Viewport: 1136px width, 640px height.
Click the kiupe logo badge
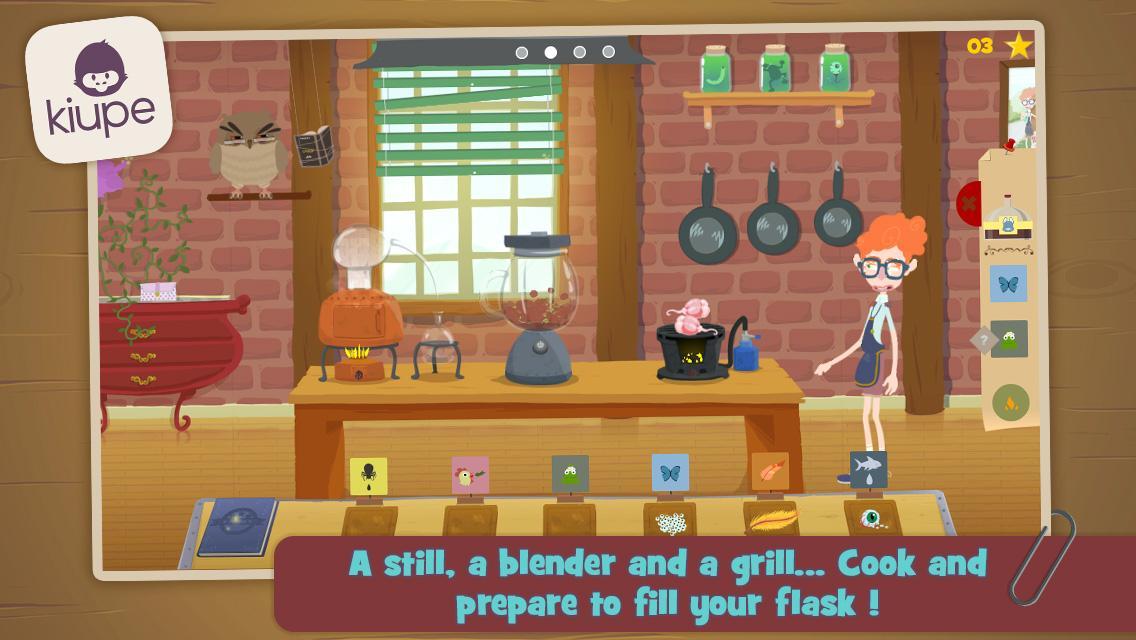[x=99, y=89]
